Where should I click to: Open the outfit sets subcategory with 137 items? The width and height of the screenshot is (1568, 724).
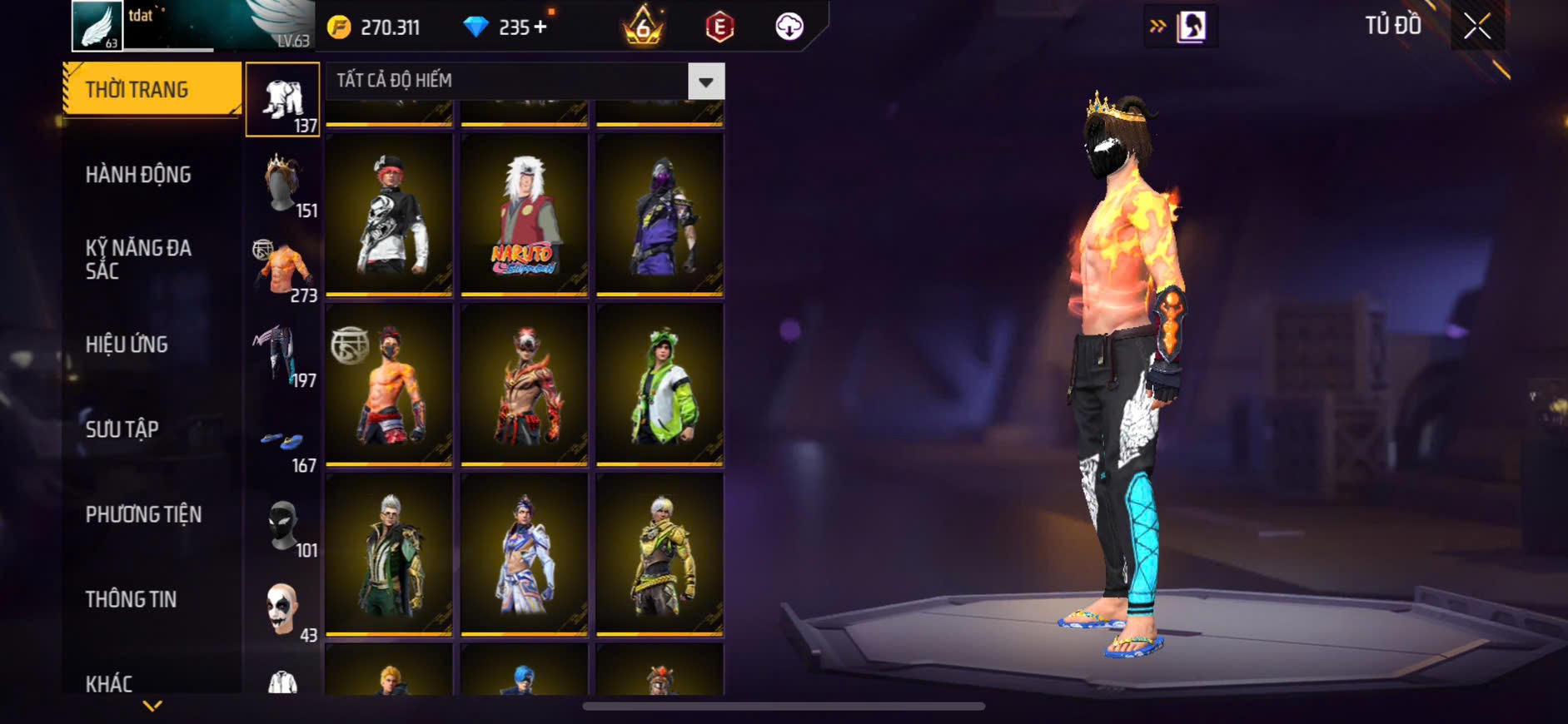(x=283, y=100)
